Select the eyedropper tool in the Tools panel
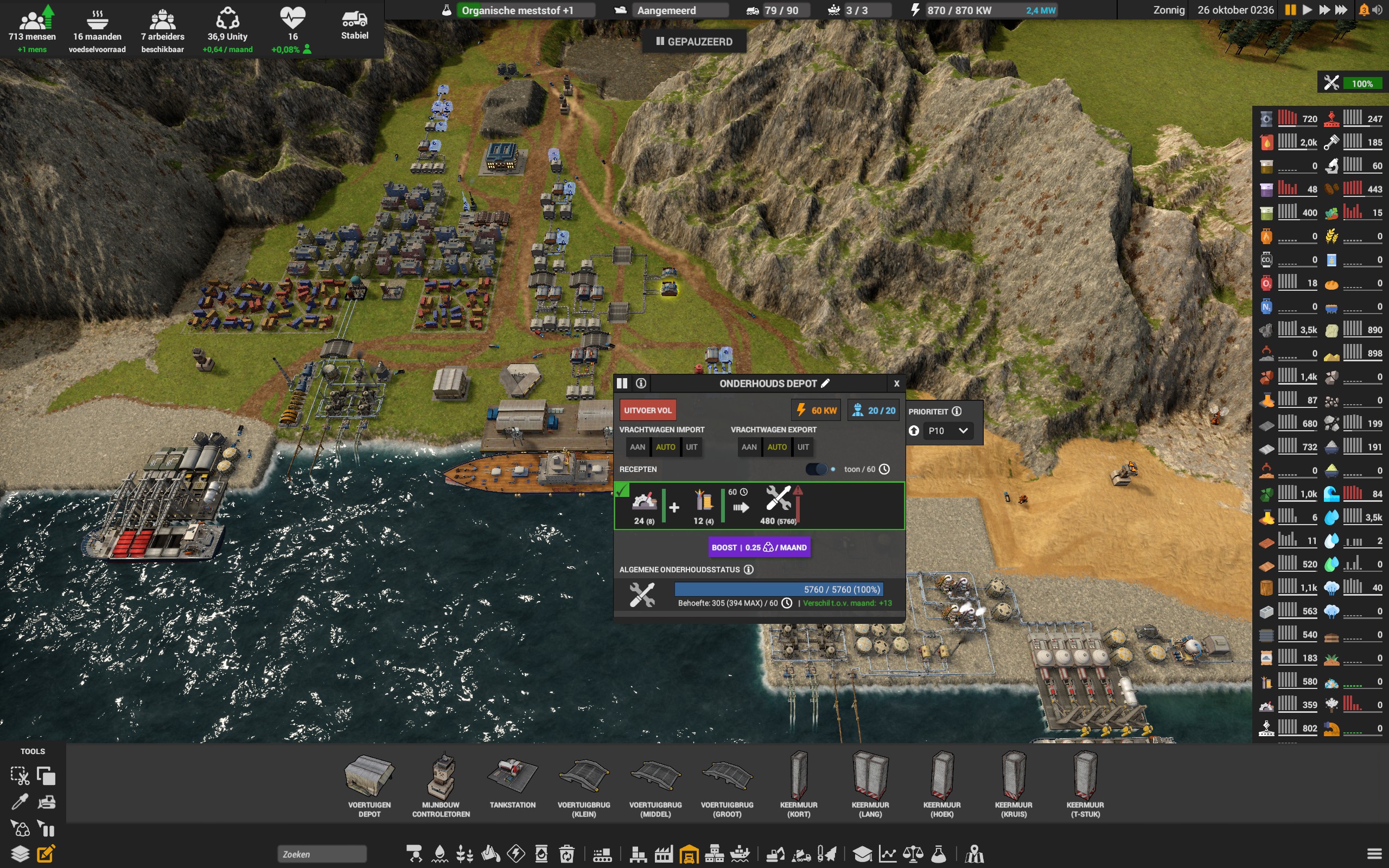This screenshot has width=1389, height=868. 22,801
